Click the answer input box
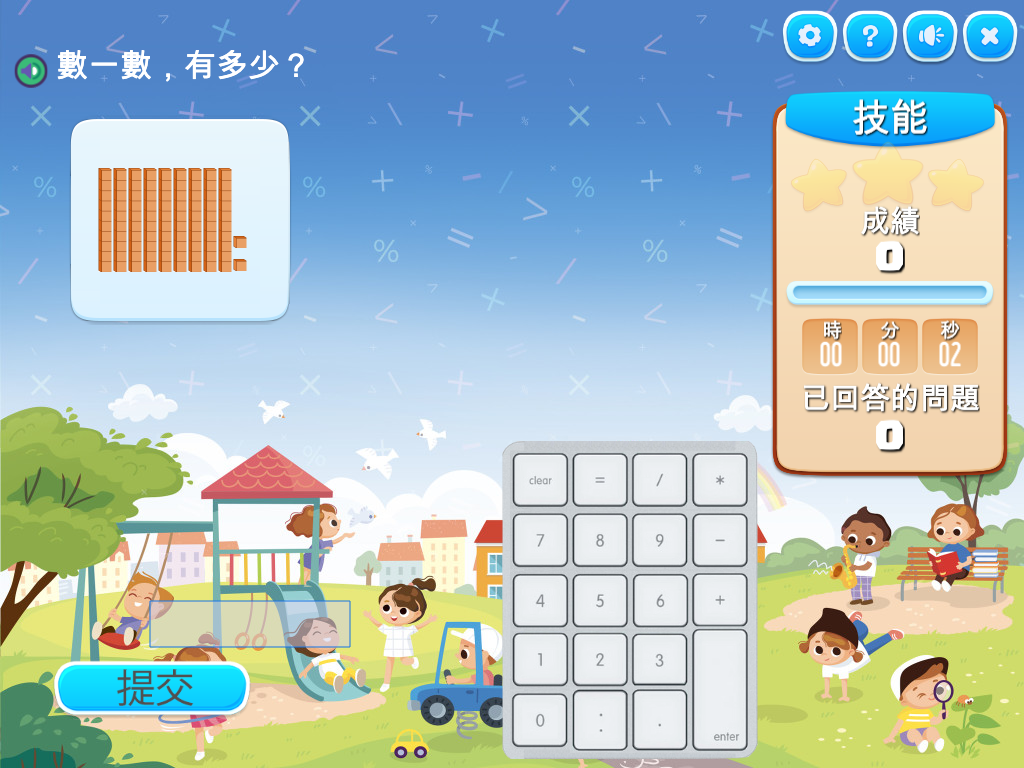 [x=250, y=624]
